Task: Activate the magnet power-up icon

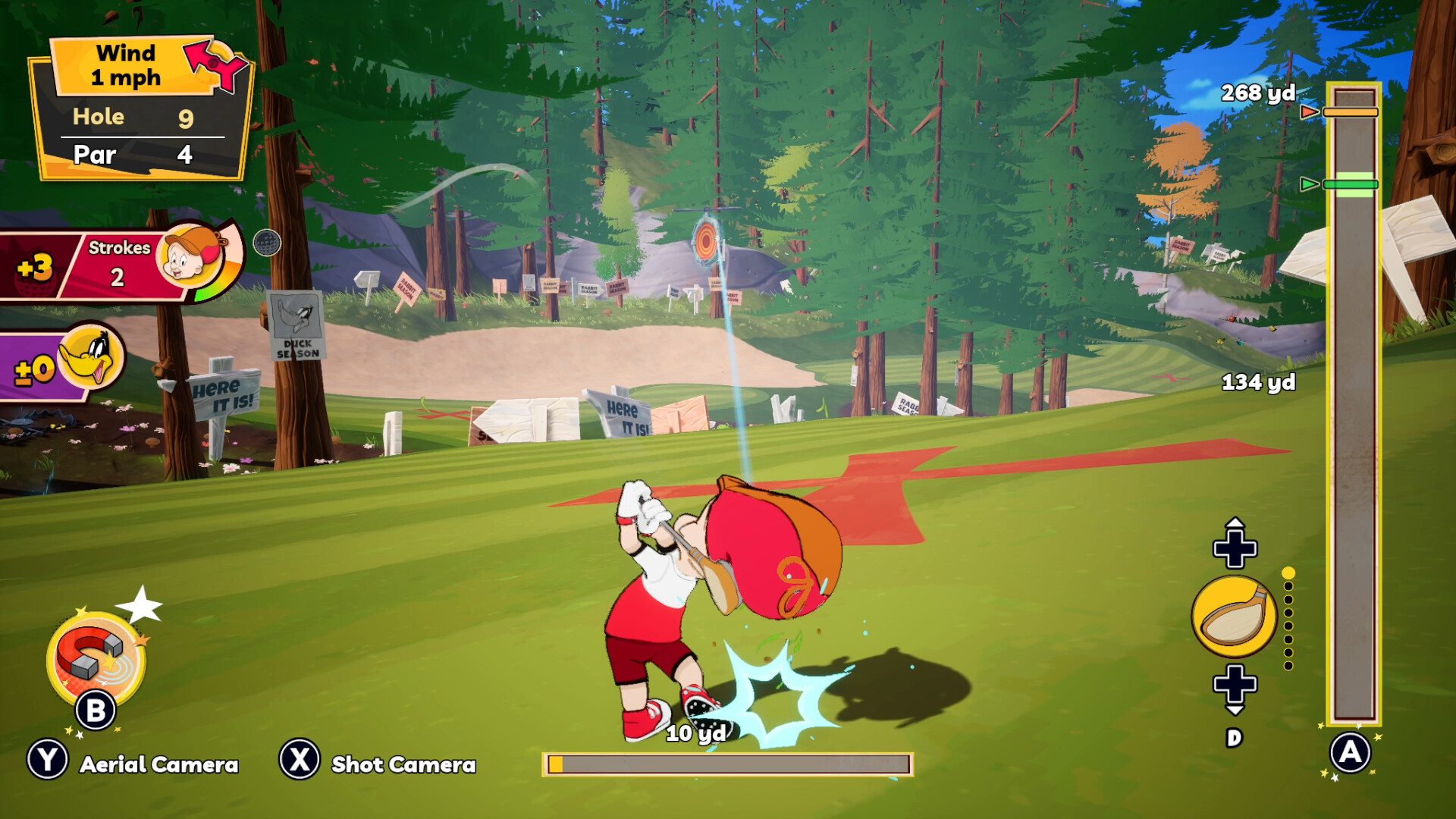Action: (96, 655)
